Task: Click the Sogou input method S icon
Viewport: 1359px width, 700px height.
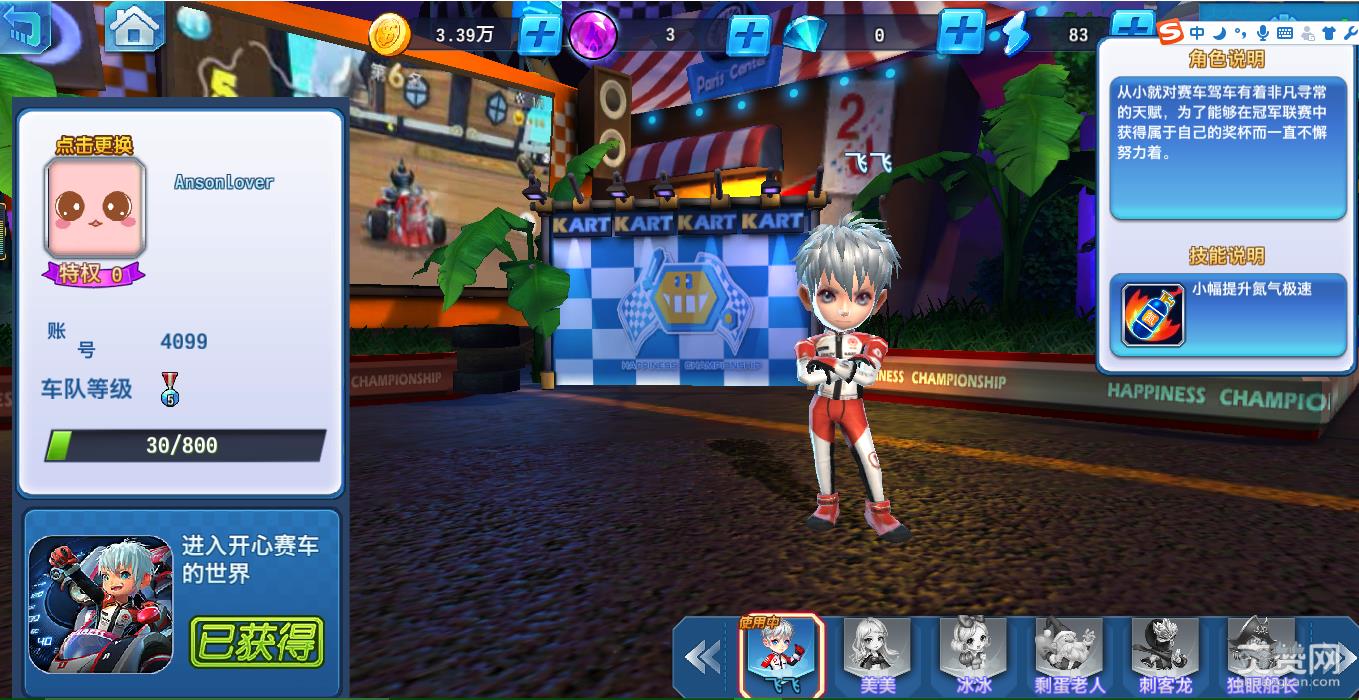Action: pyautogui.click(x=1170, y=33)
